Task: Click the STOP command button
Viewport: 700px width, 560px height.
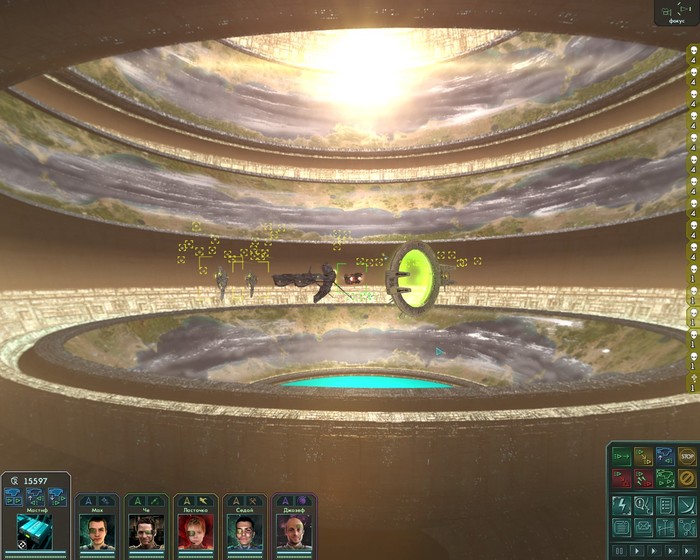Action: click(686, 457)
